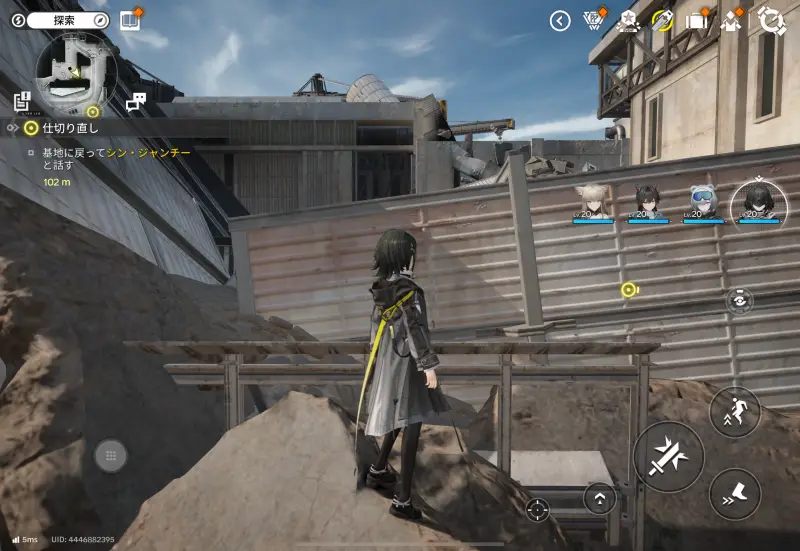Open the document list with alert icon

pos(23,100)
